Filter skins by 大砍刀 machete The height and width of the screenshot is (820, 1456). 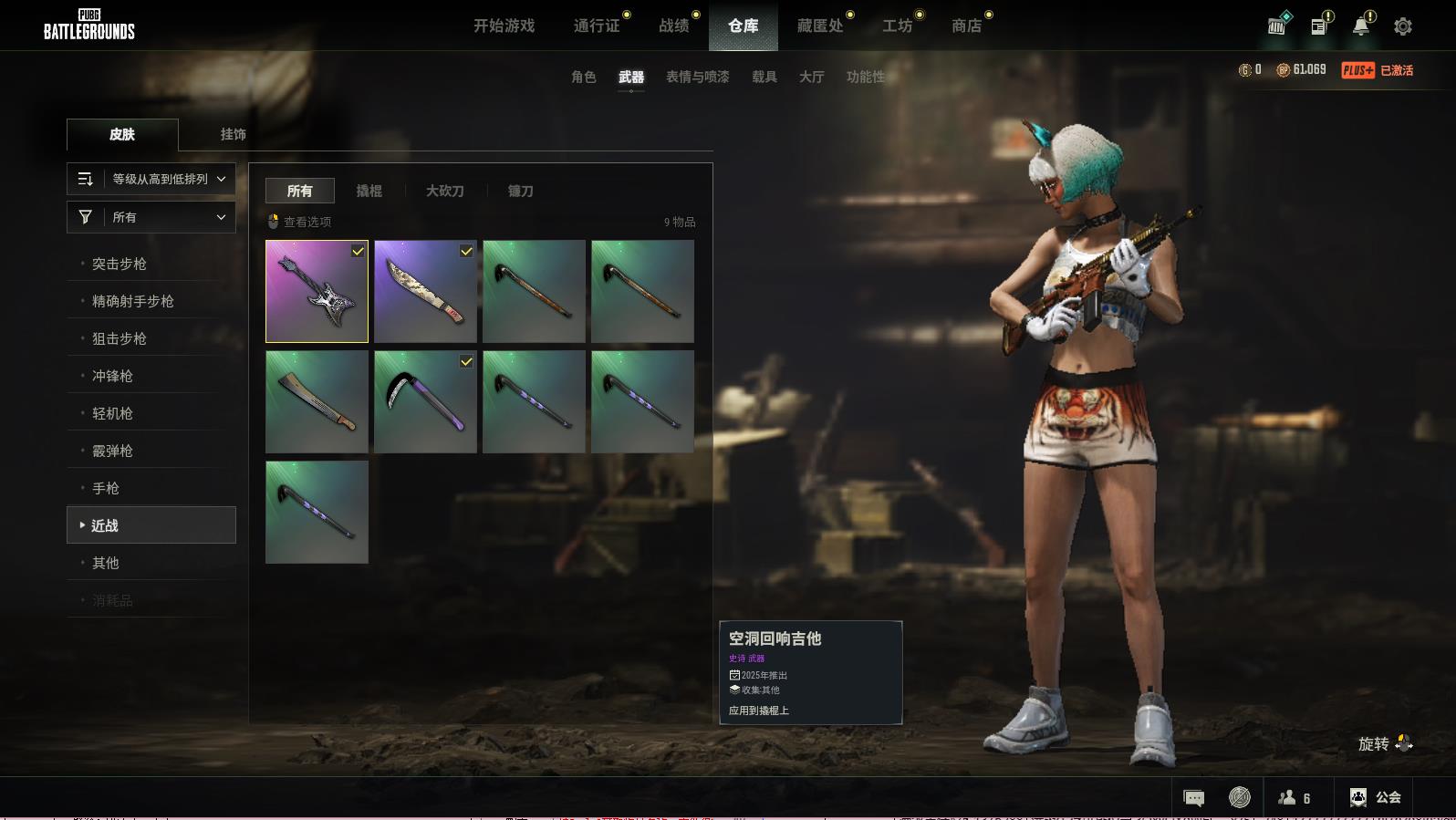[x=444, y=191]
